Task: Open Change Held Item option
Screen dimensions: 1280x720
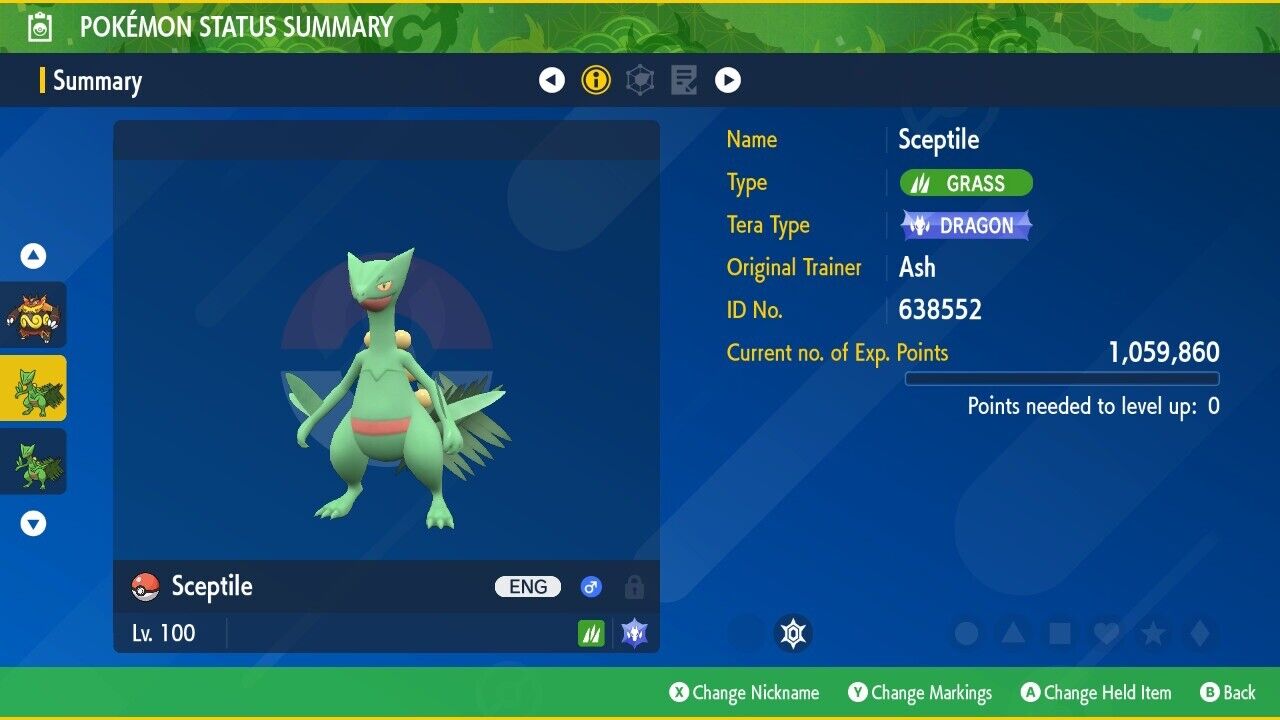Action: click(1095, 693)
